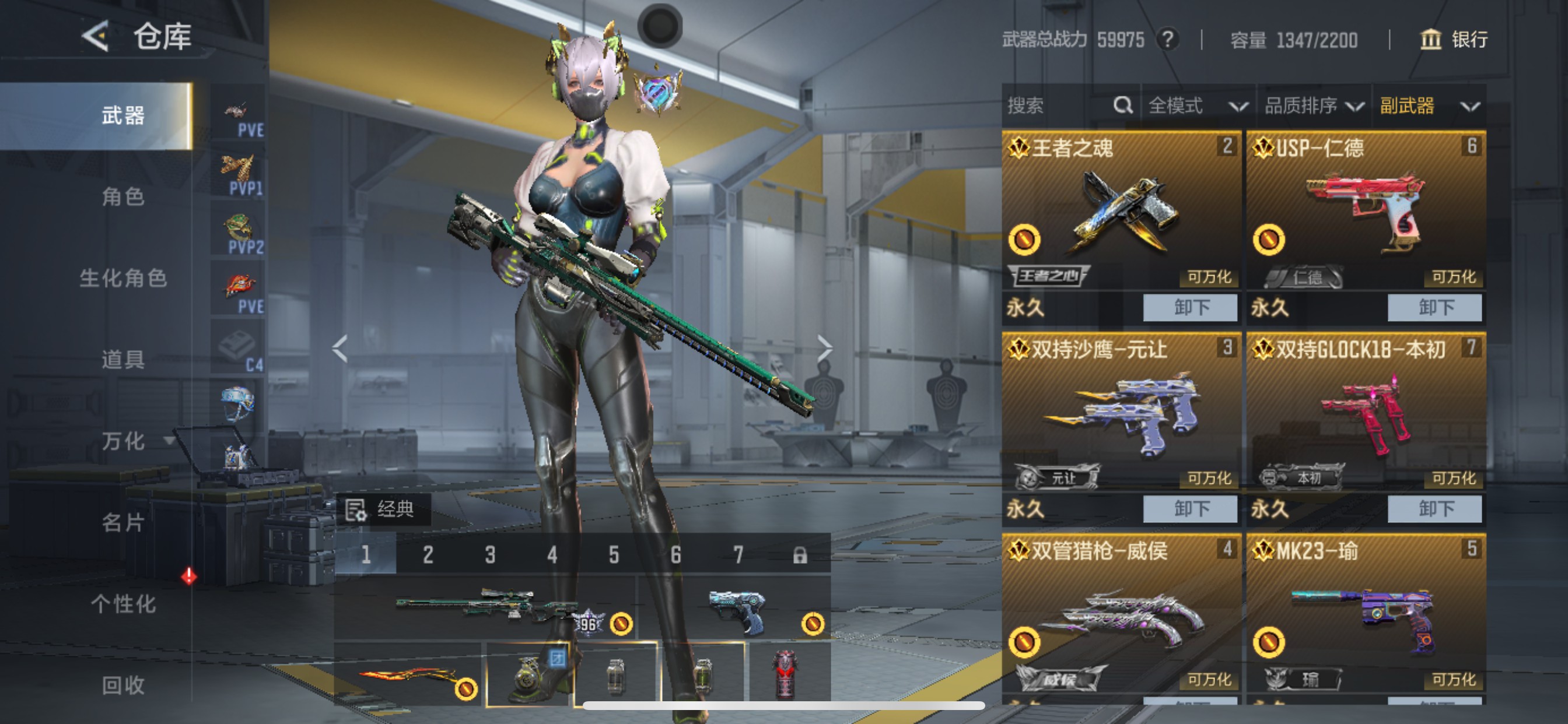This screenshot has height=724, width=1568.
Task: Click the search magnifier in the weapon panel
Action: [1122, 106]
